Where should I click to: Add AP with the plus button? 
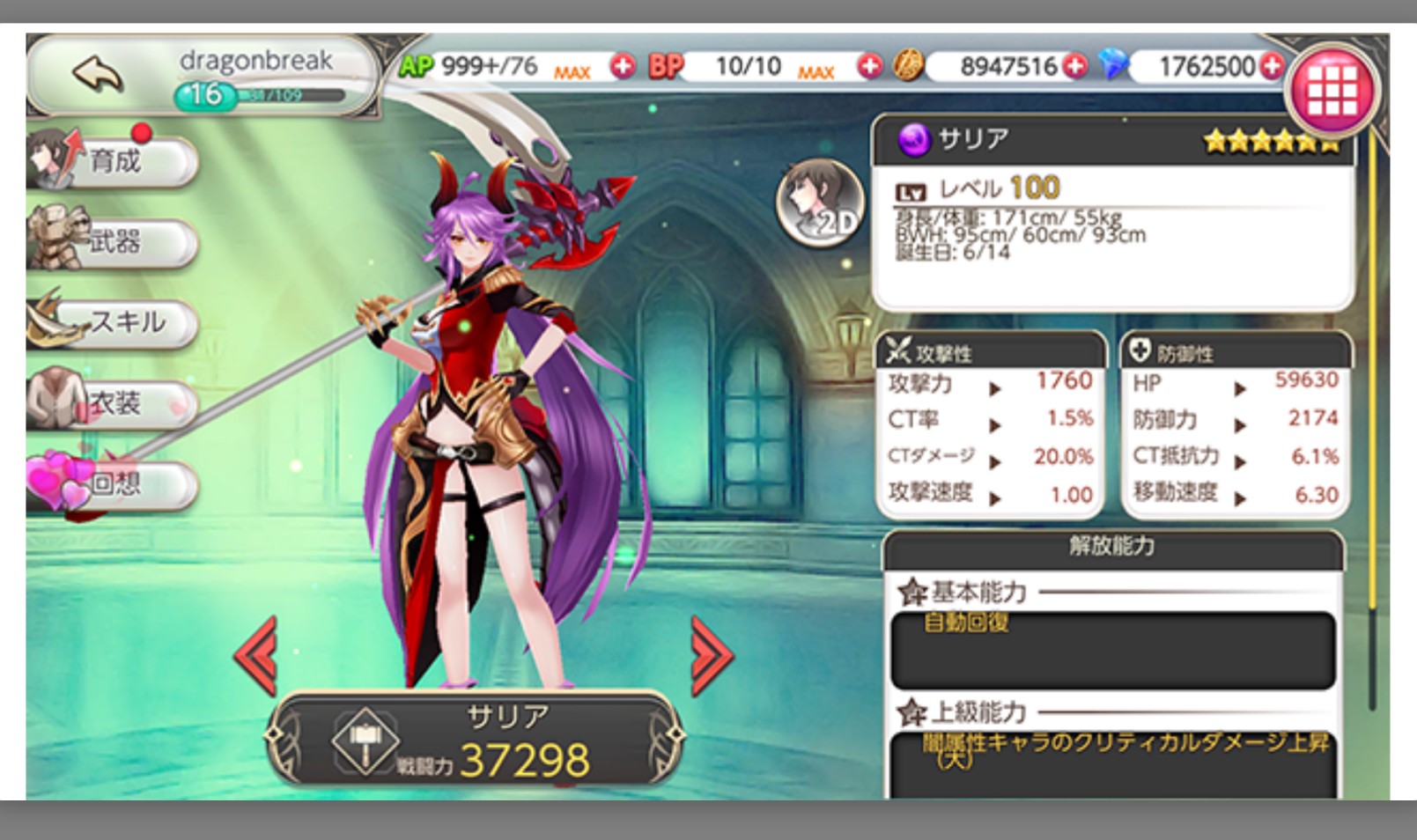pos(623,66)
